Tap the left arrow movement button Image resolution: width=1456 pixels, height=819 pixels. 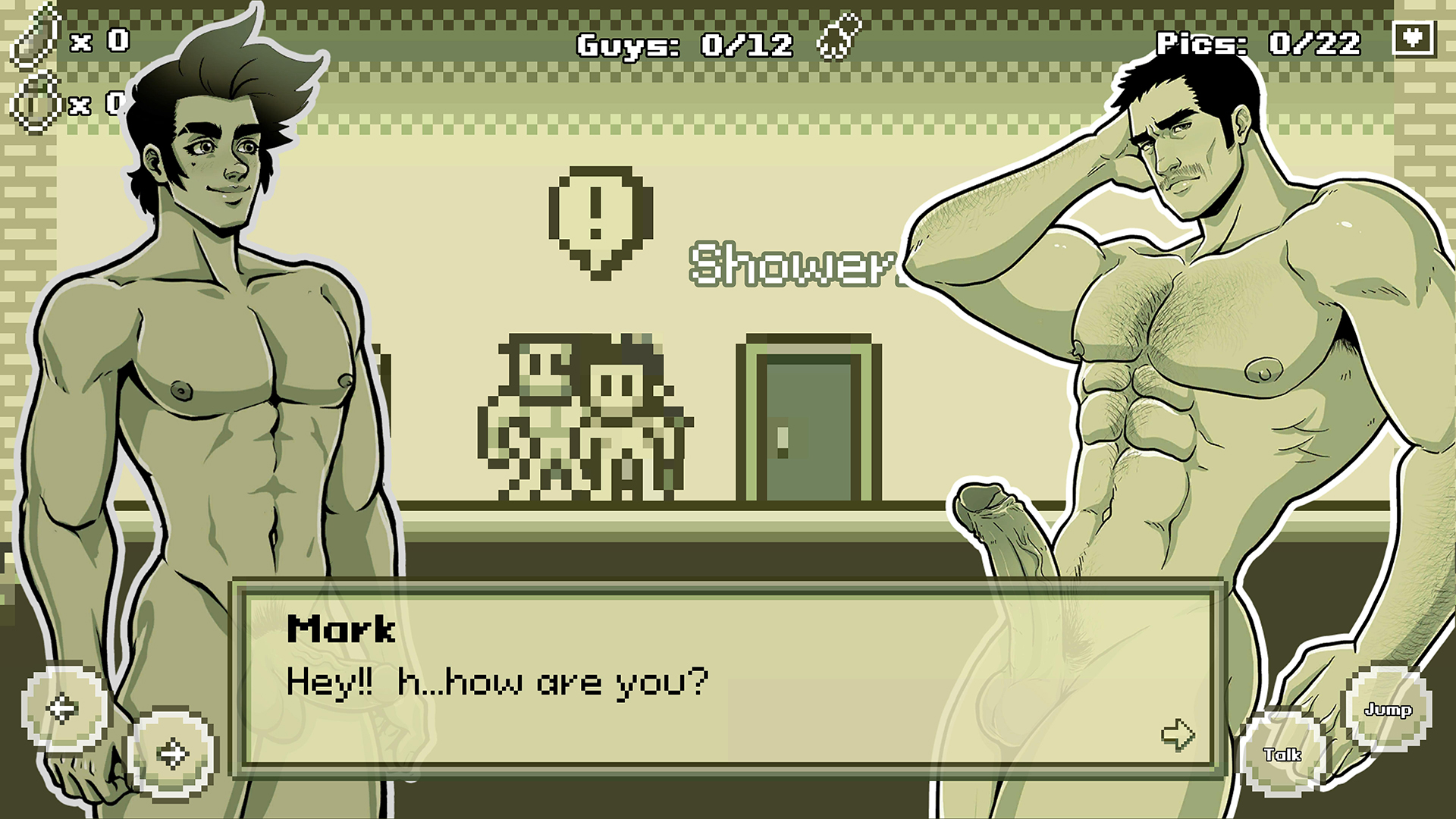point(64,708)
